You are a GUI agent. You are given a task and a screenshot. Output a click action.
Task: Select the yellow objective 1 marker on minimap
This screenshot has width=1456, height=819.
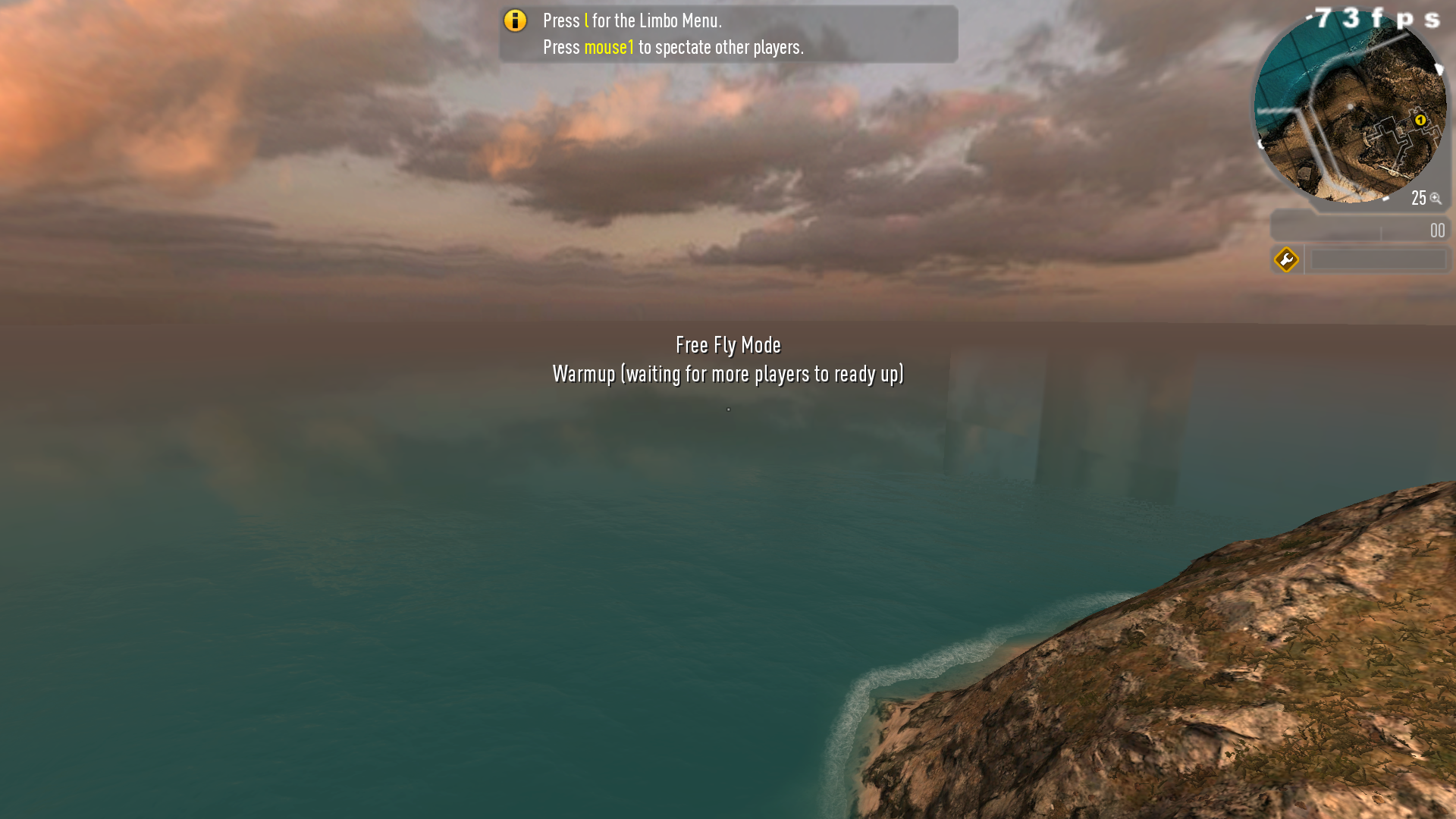pos(1420,120)
